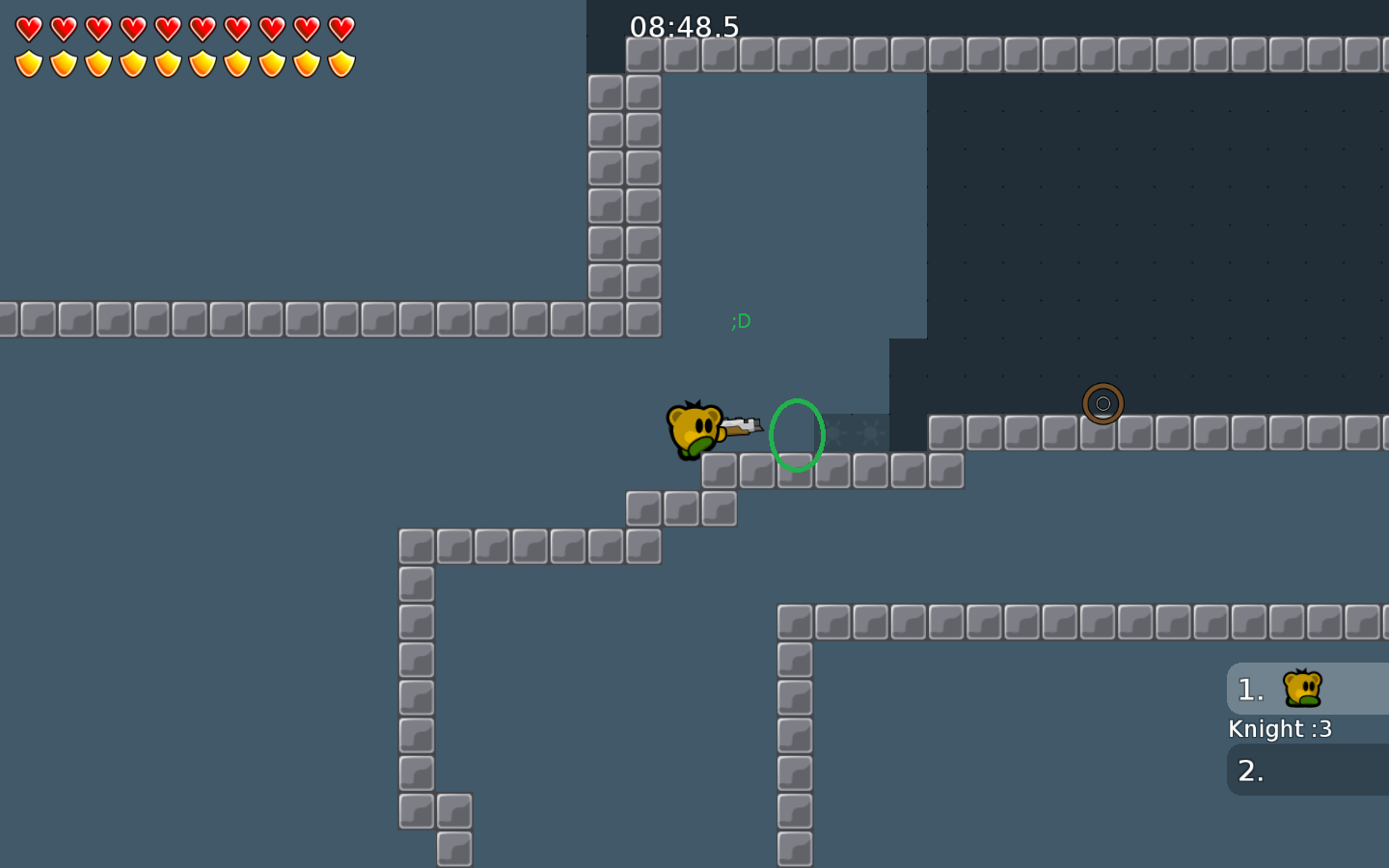Click the first red heart icon
1389x868 pixels.
coord(27,27)
